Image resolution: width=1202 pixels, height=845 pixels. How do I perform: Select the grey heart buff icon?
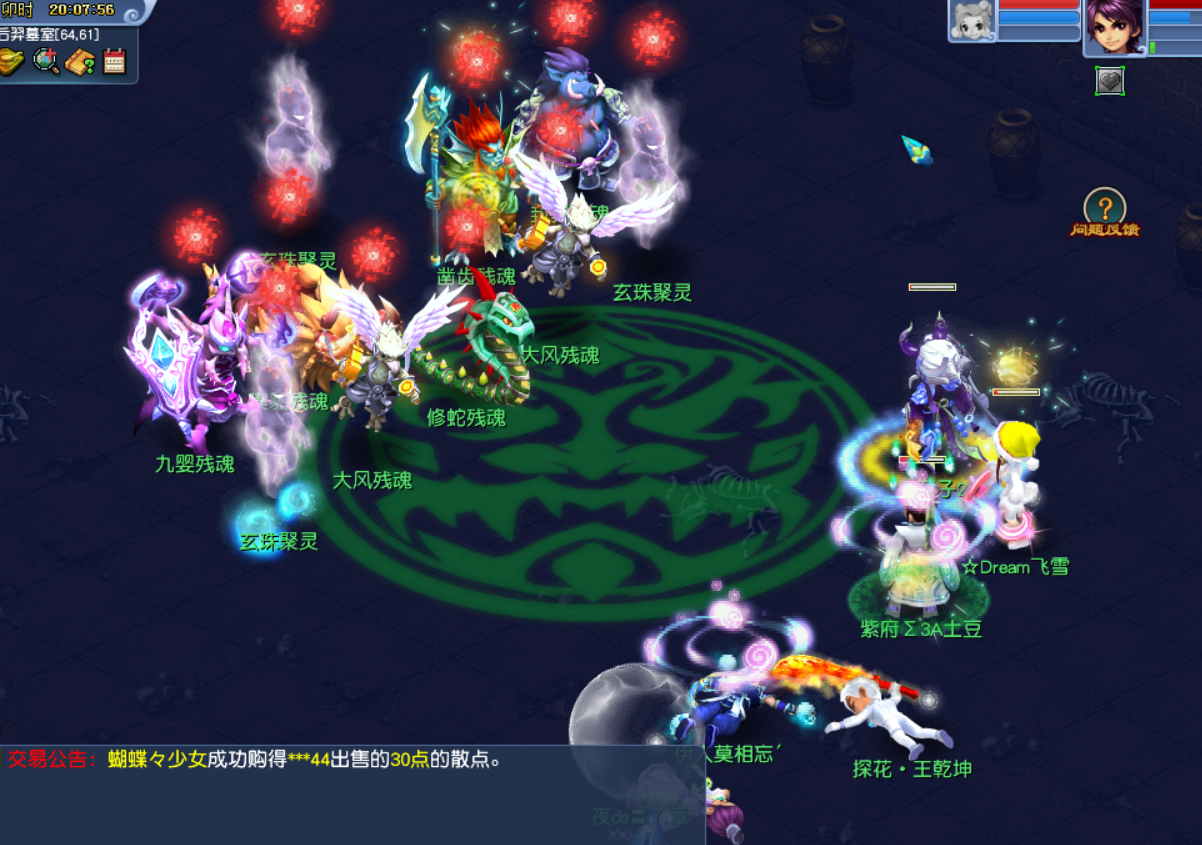1109,81
